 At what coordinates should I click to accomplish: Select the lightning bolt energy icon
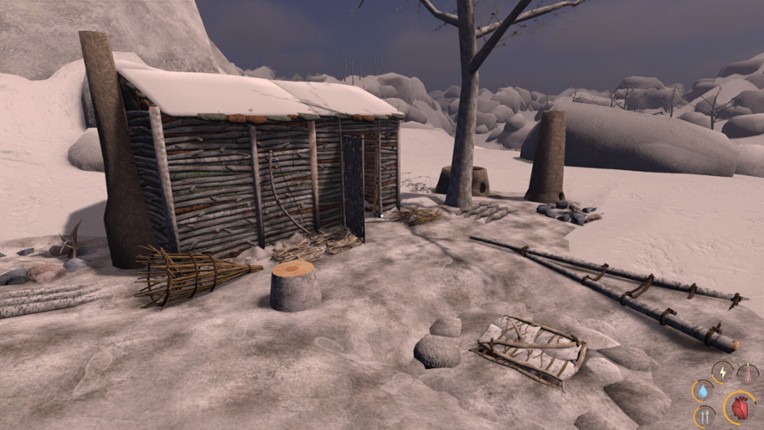tap(723, 371)
